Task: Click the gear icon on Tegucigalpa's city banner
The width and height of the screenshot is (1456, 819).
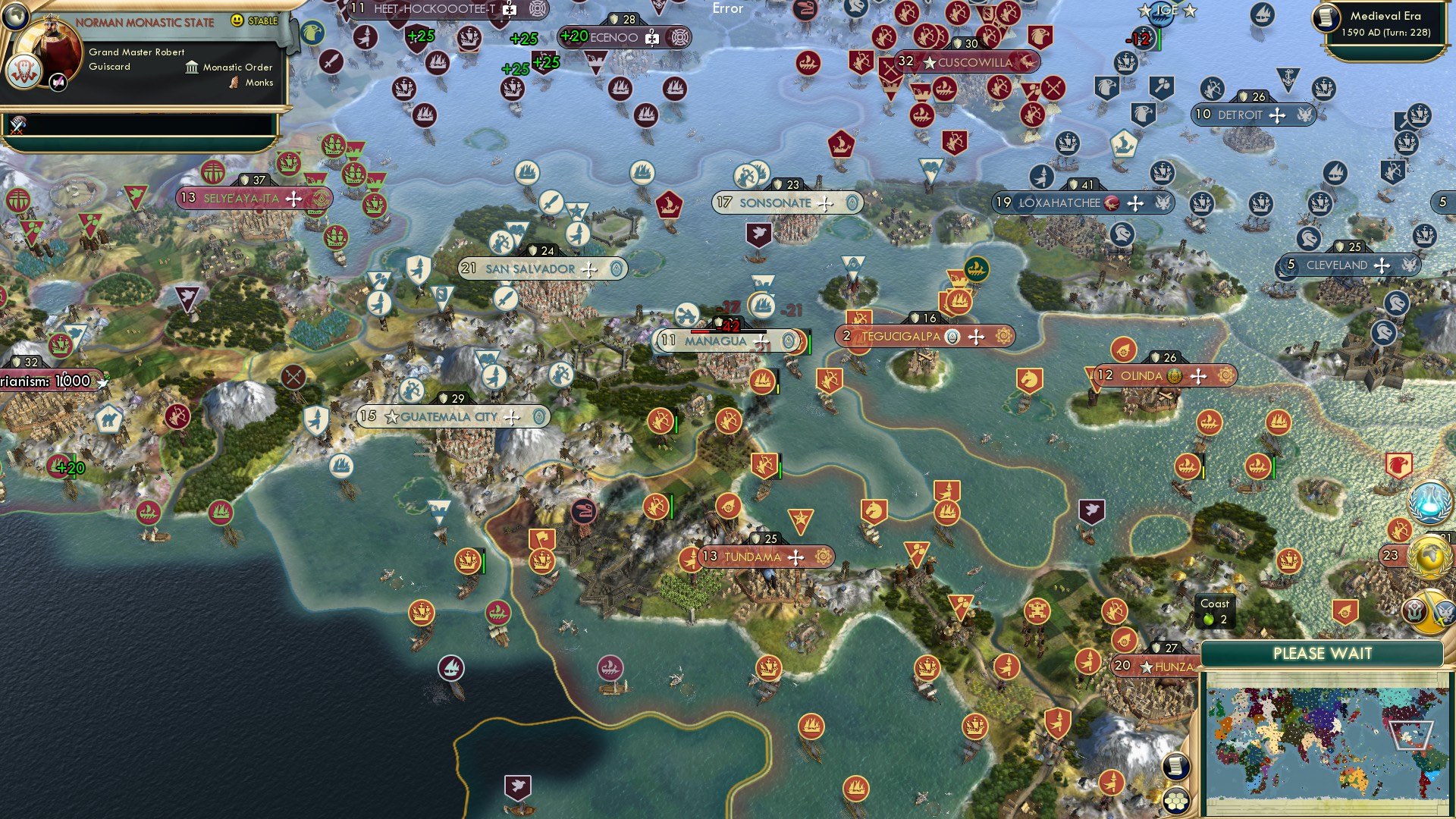Action: click(x=1003, y=336)
